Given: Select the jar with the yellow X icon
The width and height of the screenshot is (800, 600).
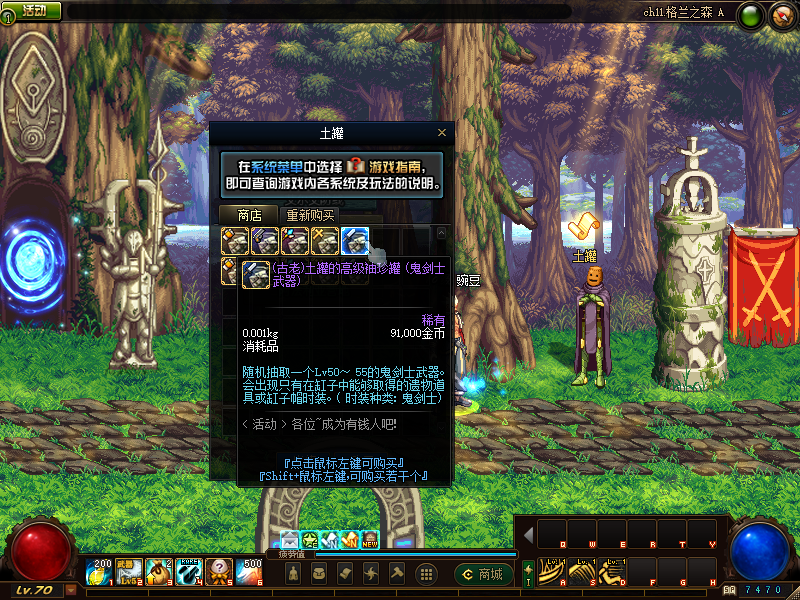Looking at the screenshot, I should (x=325, y=240).
